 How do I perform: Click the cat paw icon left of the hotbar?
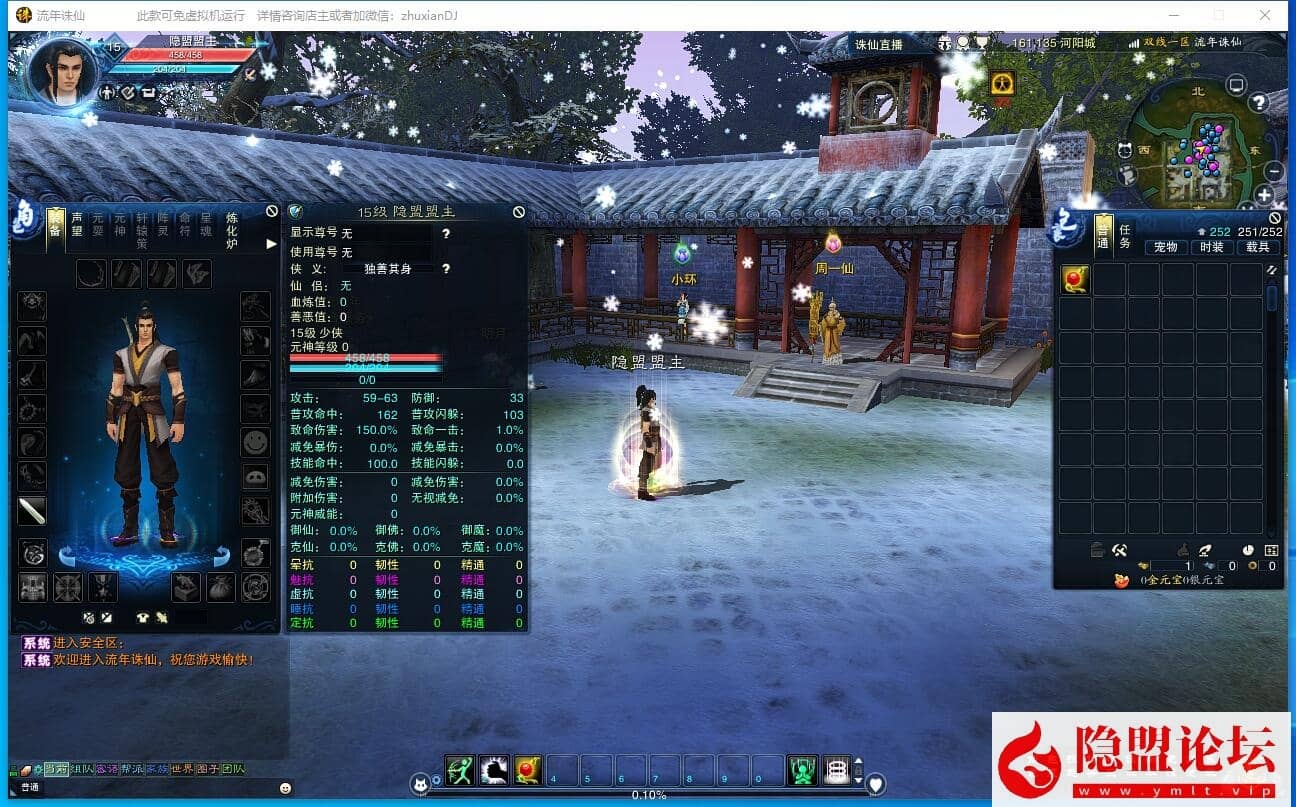click(419, 784)
